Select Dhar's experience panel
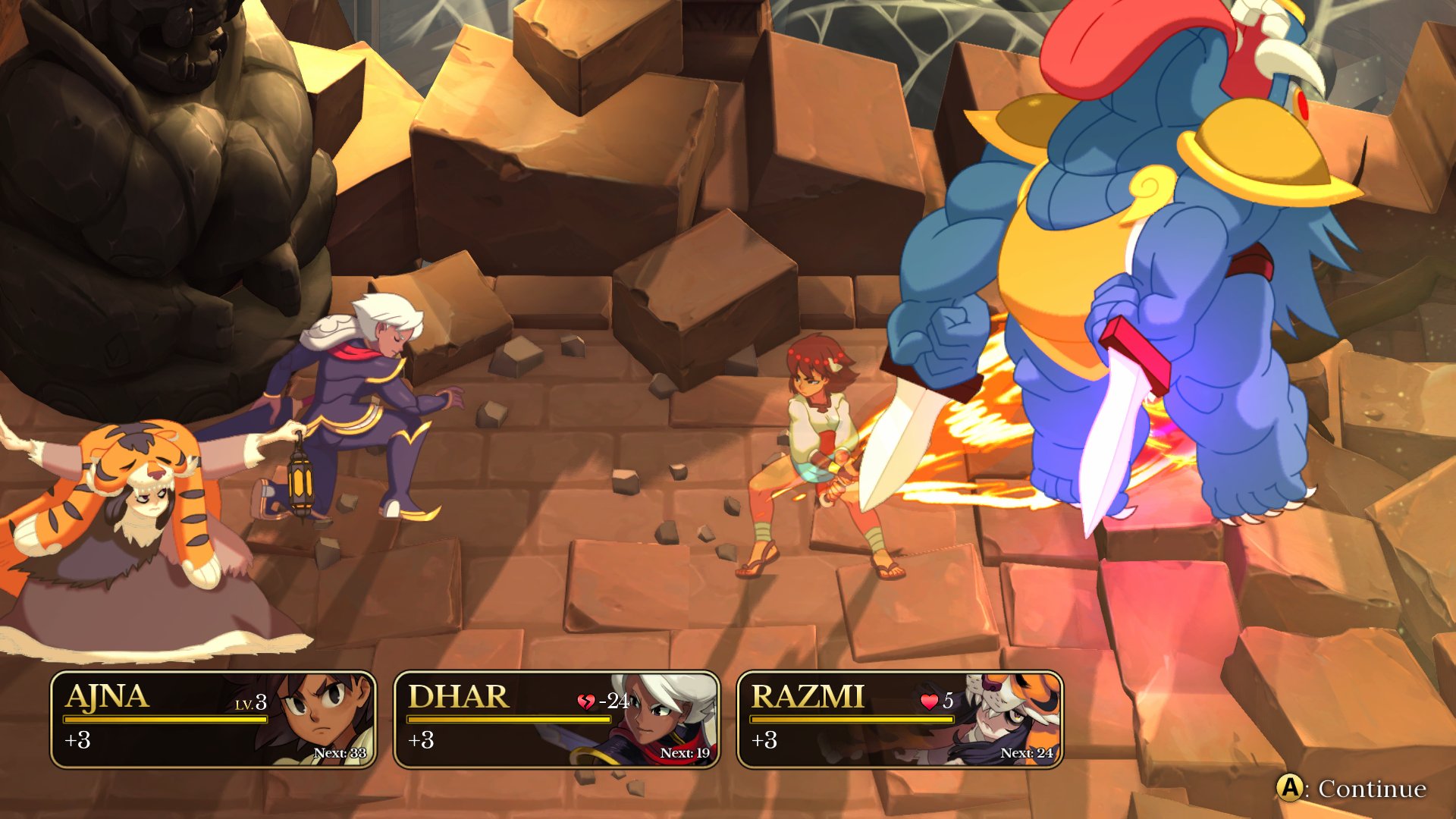The height and width of the screenshot is (819, 1456). [x=557, y=720]
